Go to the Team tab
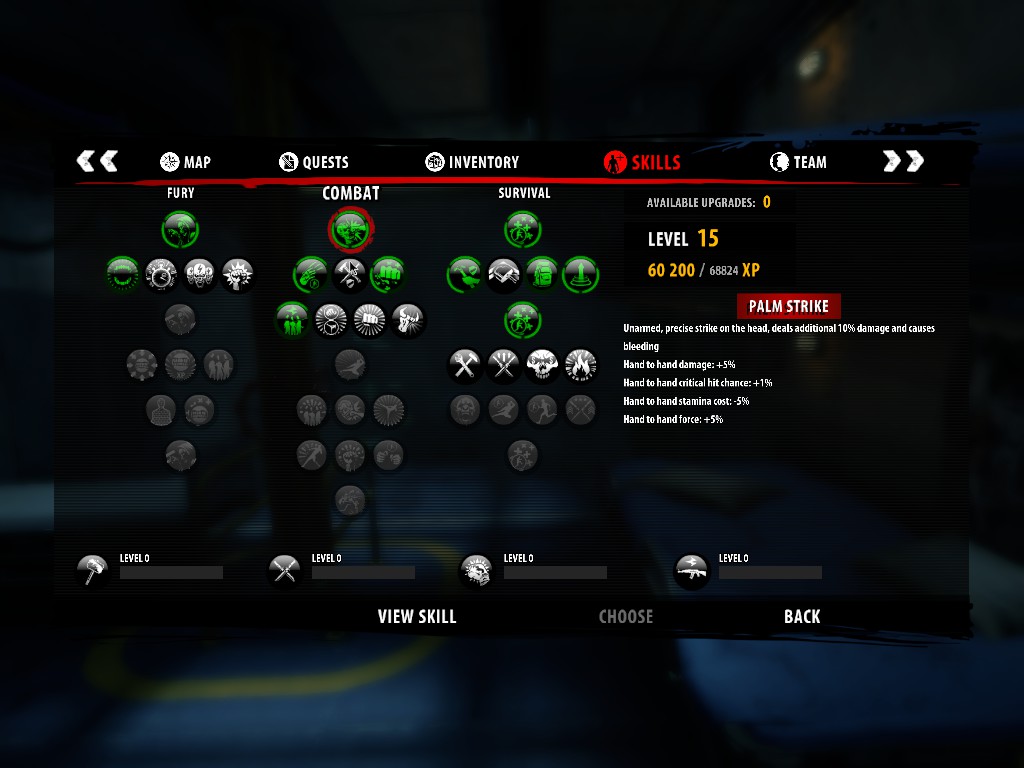 (x=798, y=162)
